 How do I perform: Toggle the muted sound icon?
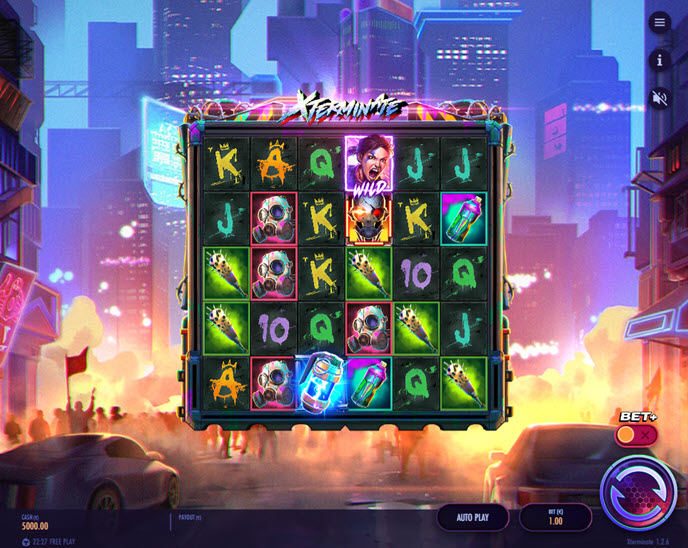coord(659,98)
